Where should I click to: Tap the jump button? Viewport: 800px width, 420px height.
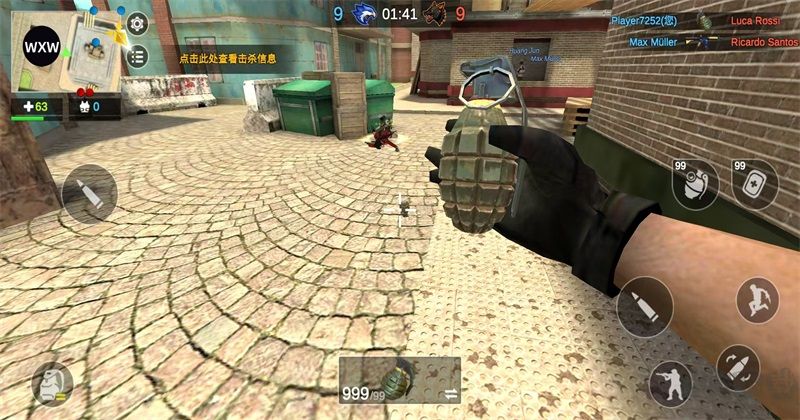coord(757,299)
